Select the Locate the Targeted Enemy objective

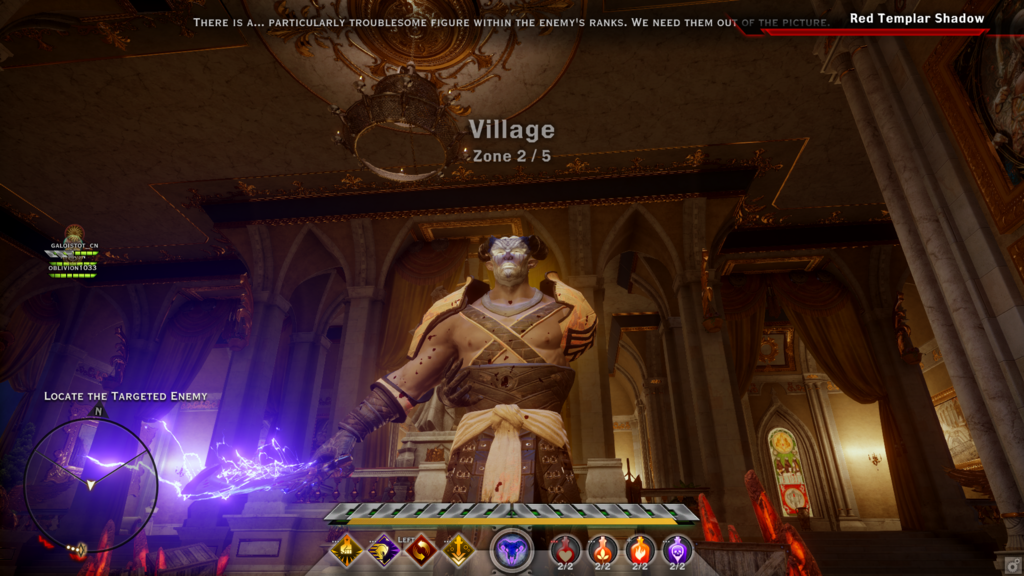click(125, 396)
